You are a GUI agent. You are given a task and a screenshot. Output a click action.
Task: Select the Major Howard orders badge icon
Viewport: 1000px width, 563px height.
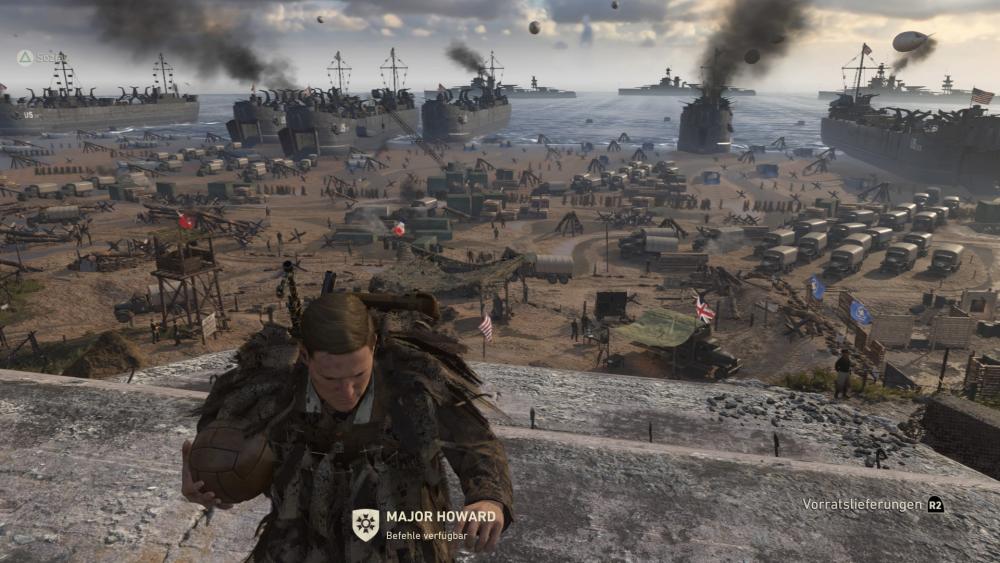365,524
